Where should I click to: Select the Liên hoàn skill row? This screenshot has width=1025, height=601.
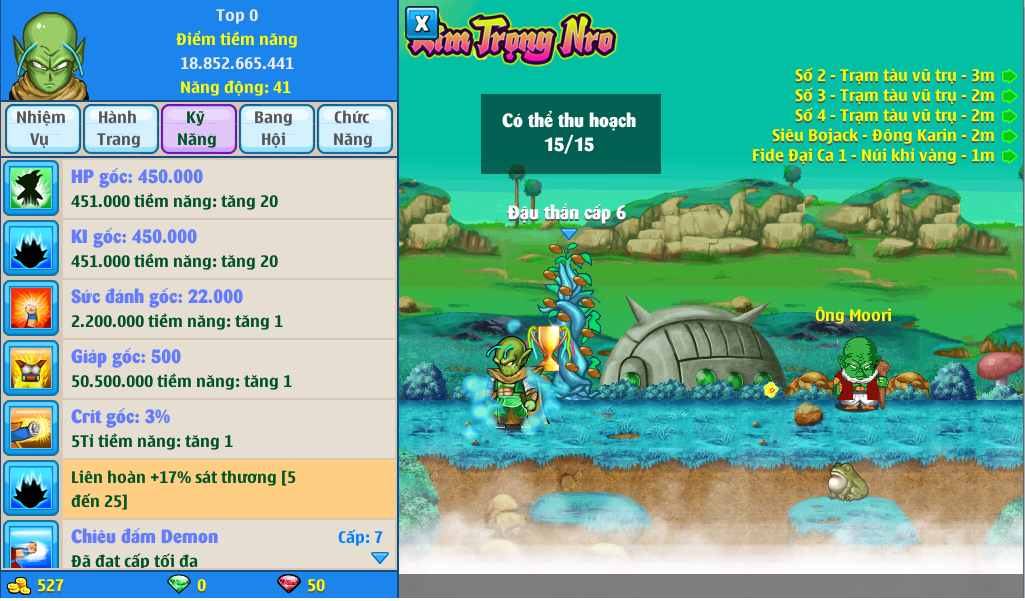coord(199,489)
